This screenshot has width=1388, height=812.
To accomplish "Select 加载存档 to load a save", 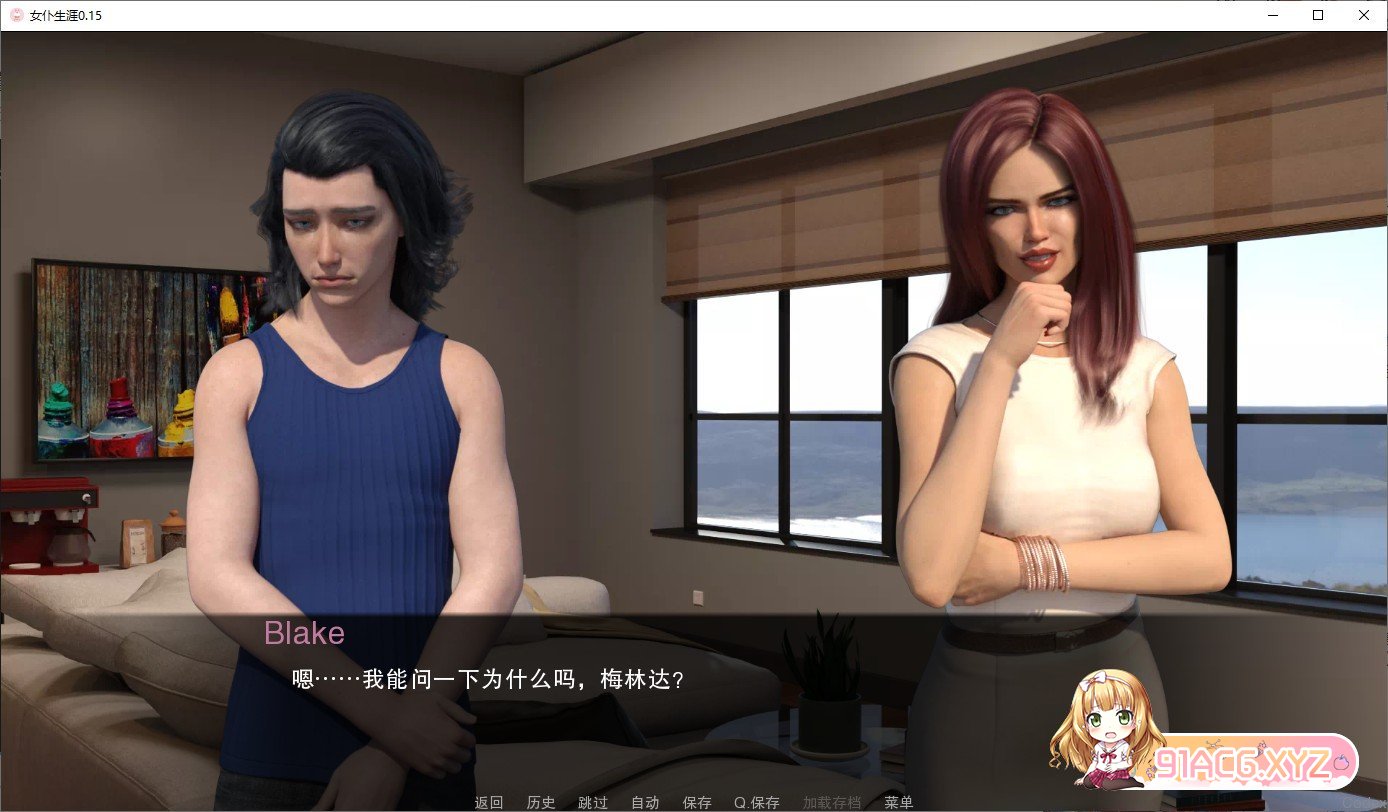I will (x=832, y=802).
